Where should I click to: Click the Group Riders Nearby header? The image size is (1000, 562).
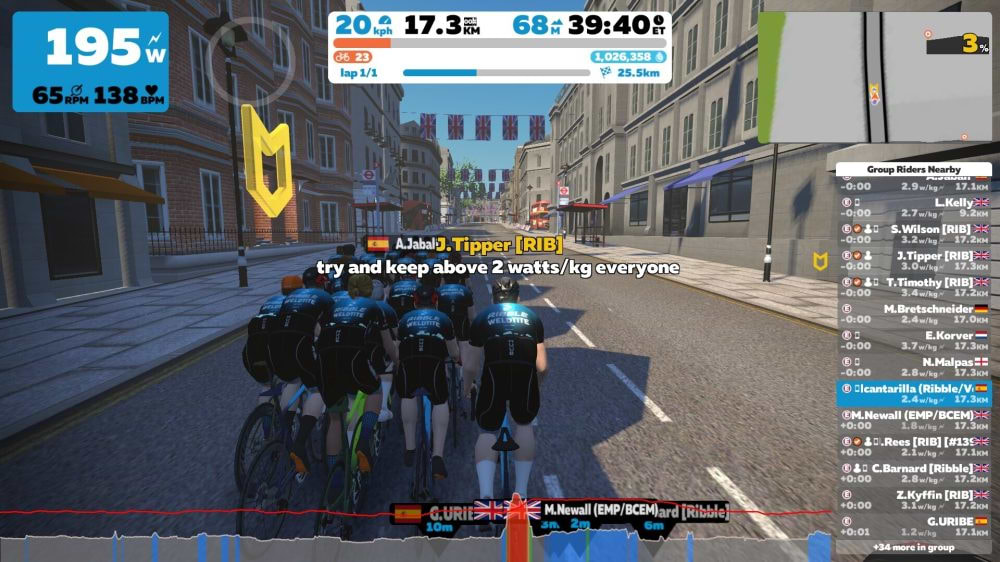914,170
